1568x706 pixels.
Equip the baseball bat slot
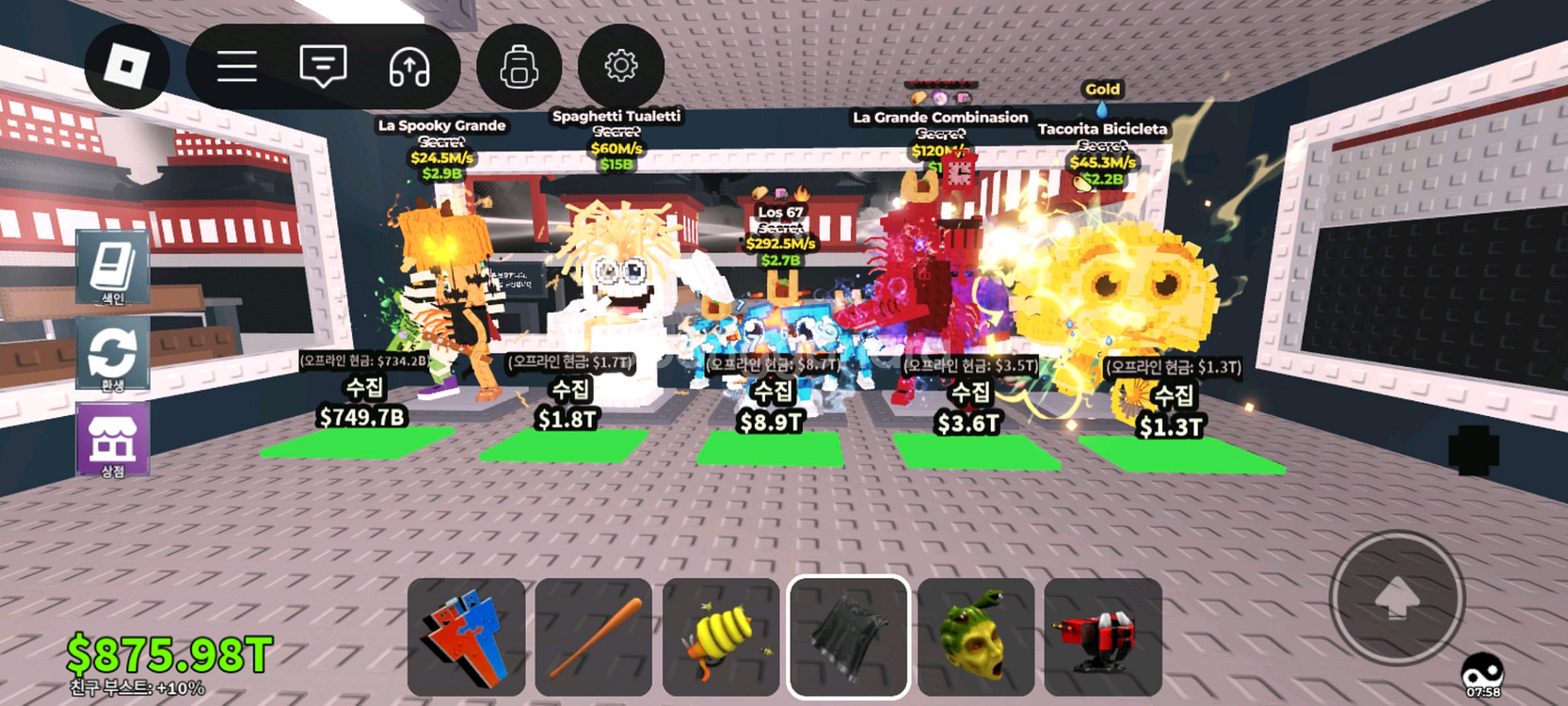[594, 636]
